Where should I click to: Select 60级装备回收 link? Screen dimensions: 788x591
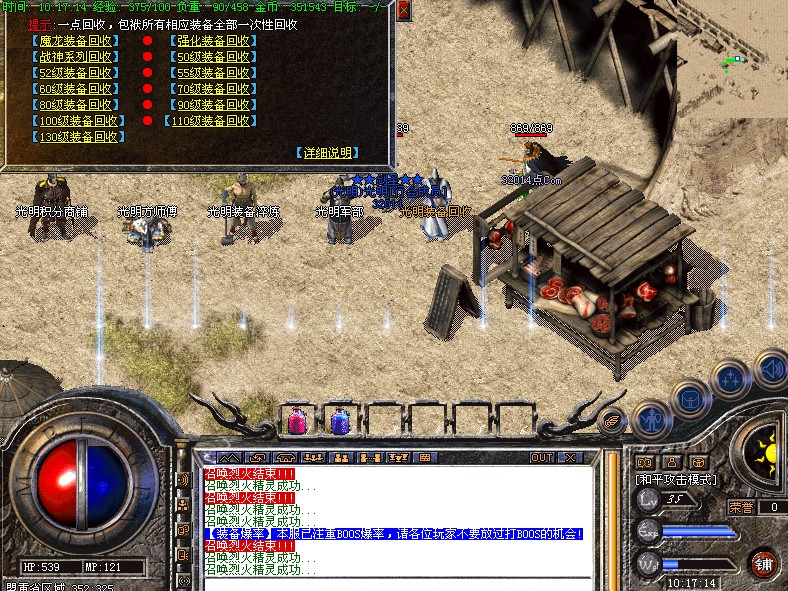click(x=76, y=89)
